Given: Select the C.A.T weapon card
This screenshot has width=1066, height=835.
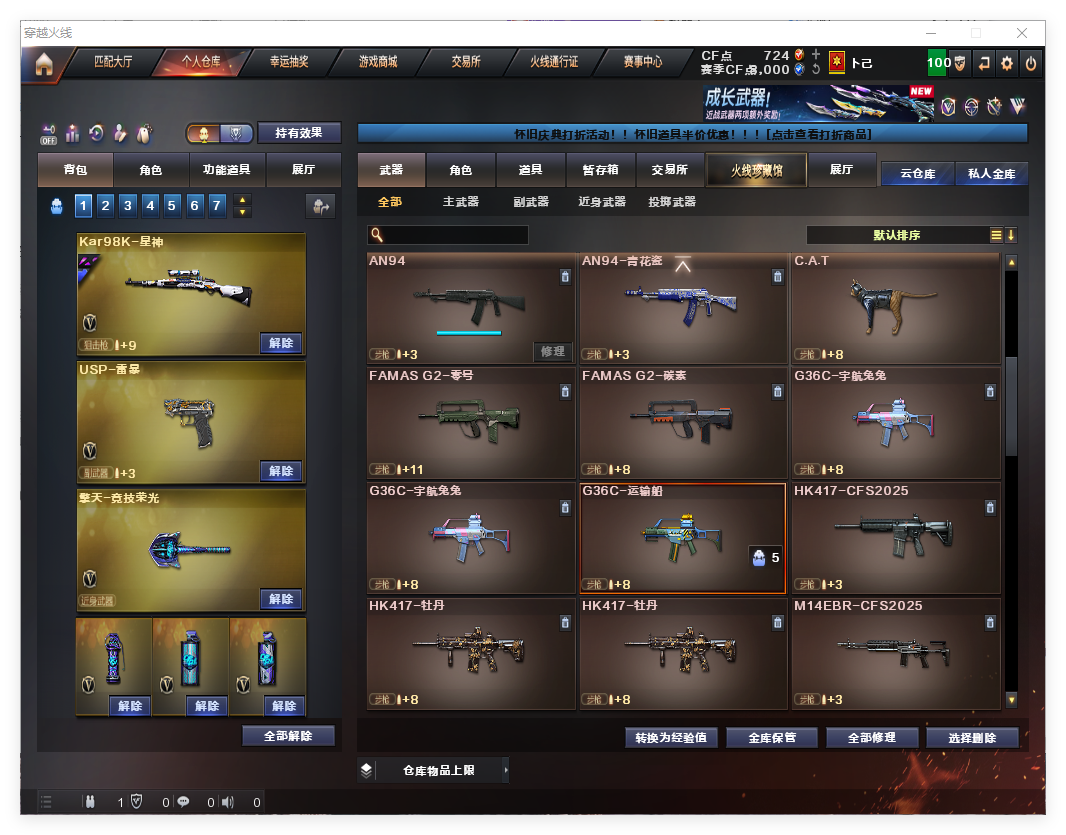Looking at the screenshot, I should tap(895, 310).
